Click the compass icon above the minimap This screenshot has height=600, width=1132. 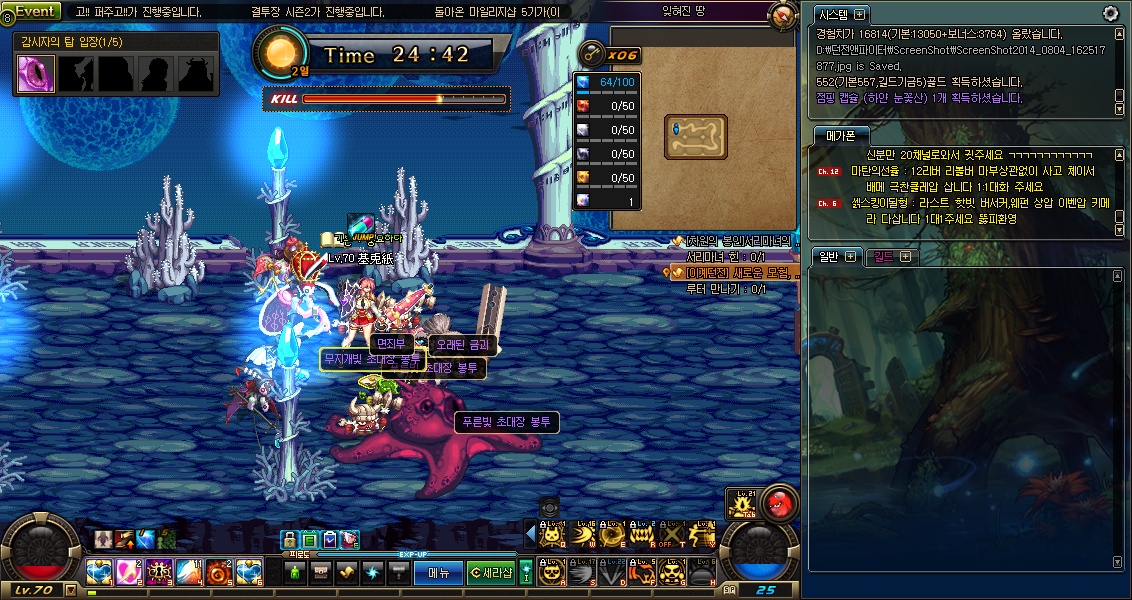pos(783,16)
